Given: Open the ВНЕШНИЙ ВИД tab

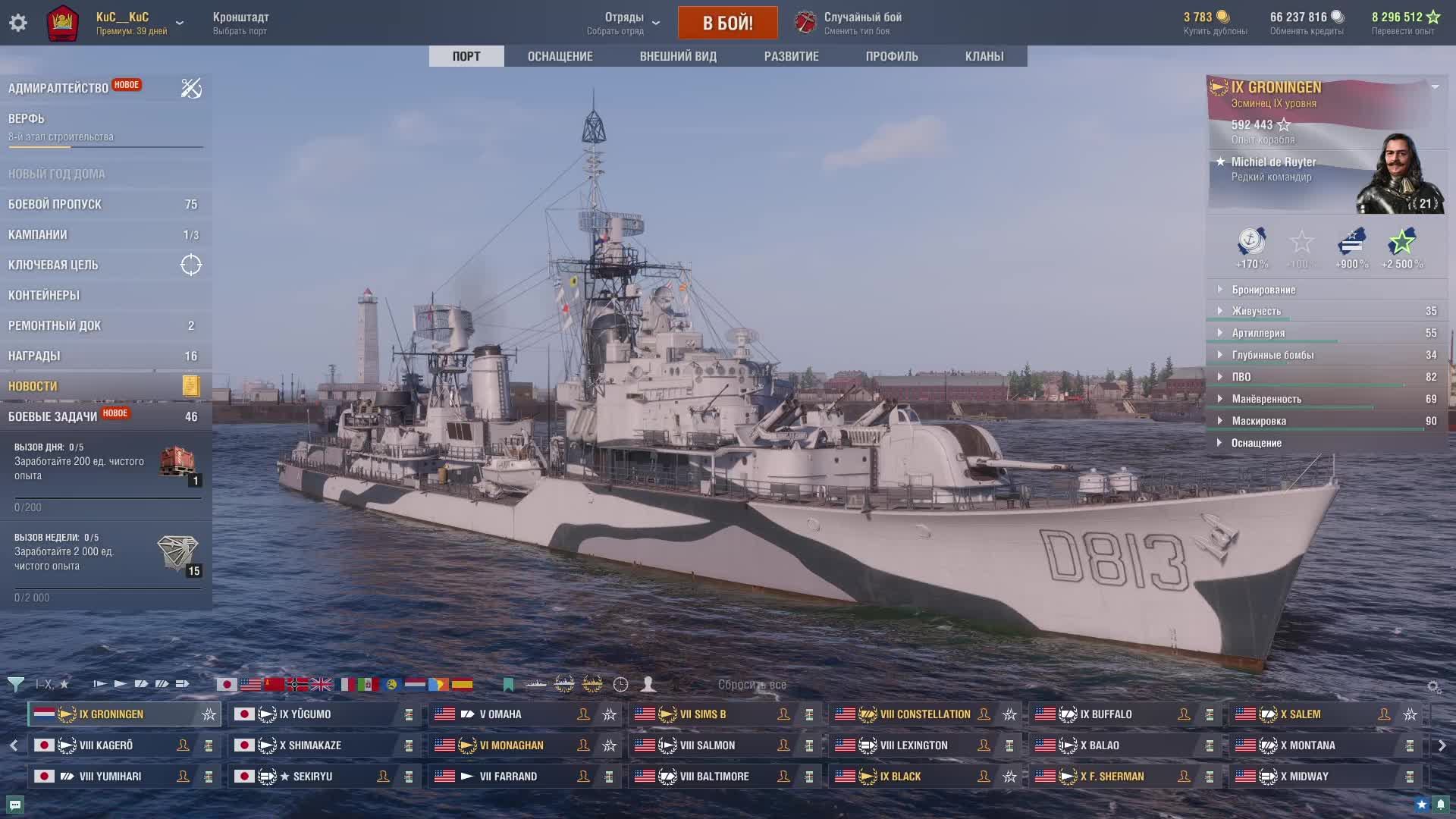Looking at the screenshot, I should click(677, 56).
